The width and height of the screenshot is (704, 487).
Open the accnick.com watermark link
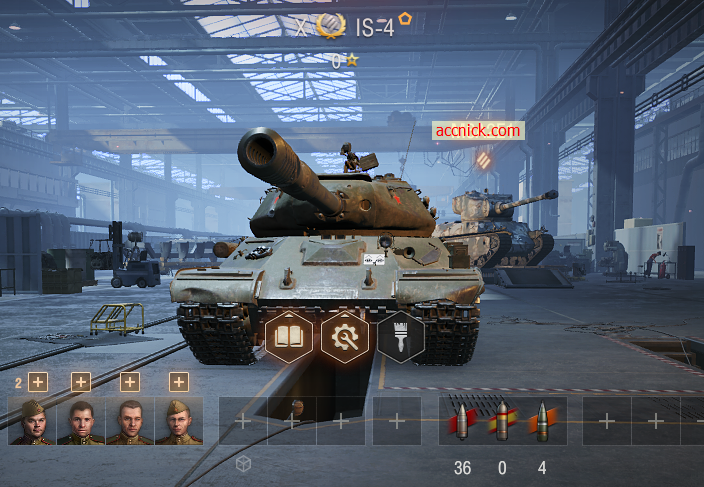pyautogui.click(x=478, y=130)
